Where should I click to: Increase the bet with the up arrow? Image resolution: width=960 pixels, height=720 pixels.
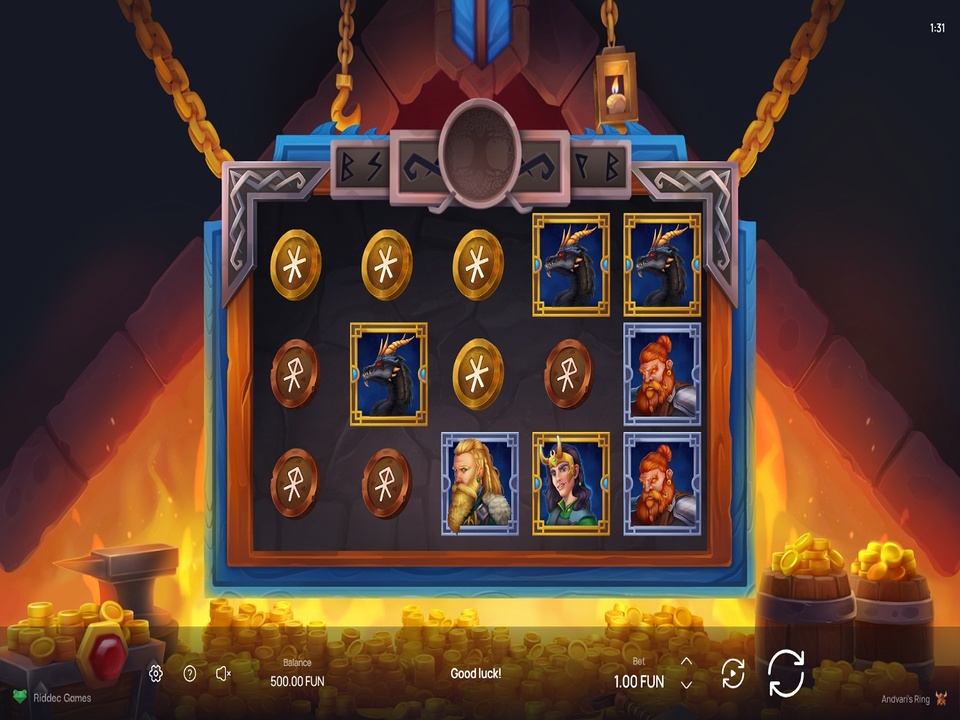[x=686, y=662]
